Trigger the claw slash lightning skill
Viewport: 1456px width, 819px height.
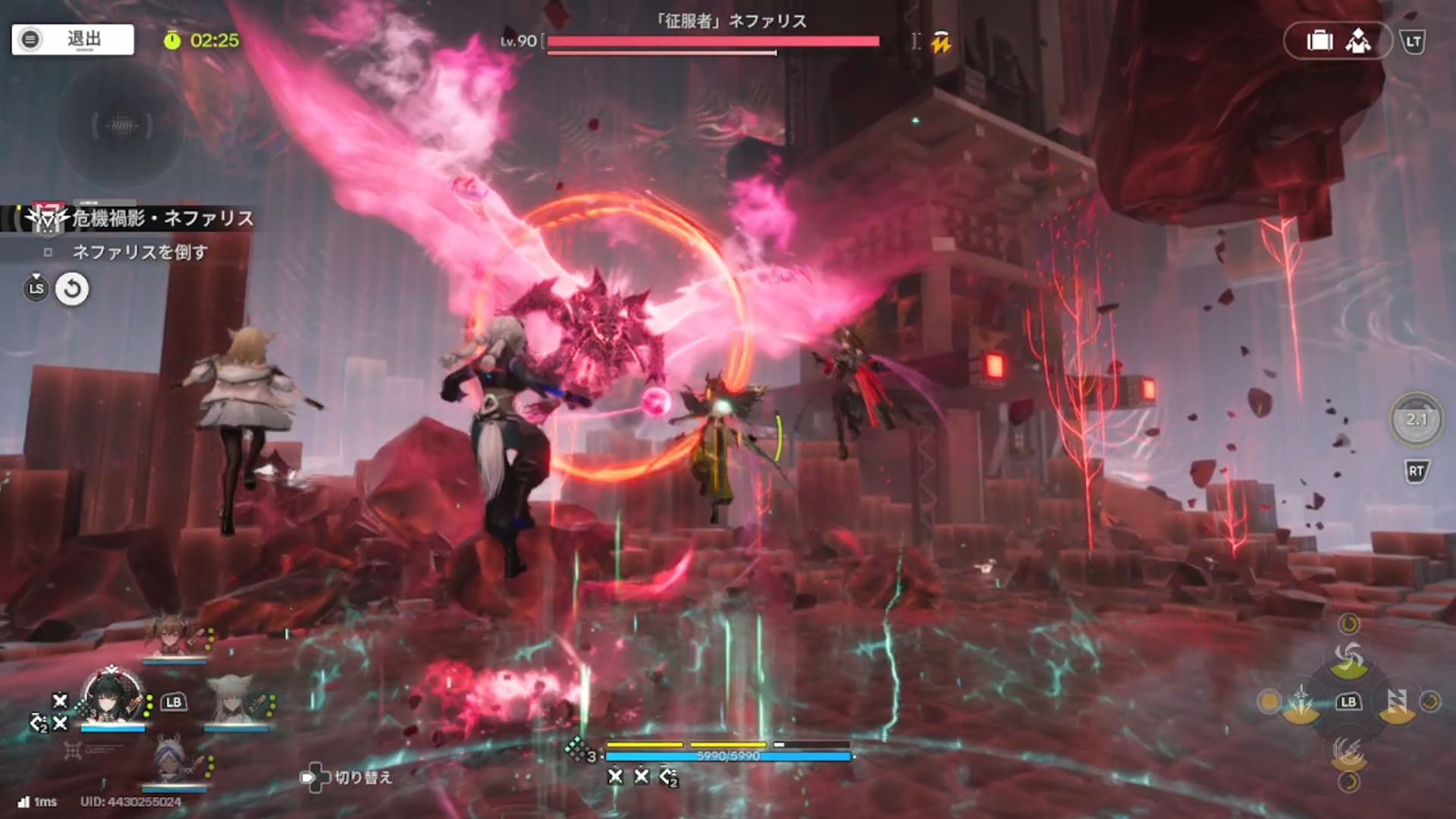(x=1348, y=751)
